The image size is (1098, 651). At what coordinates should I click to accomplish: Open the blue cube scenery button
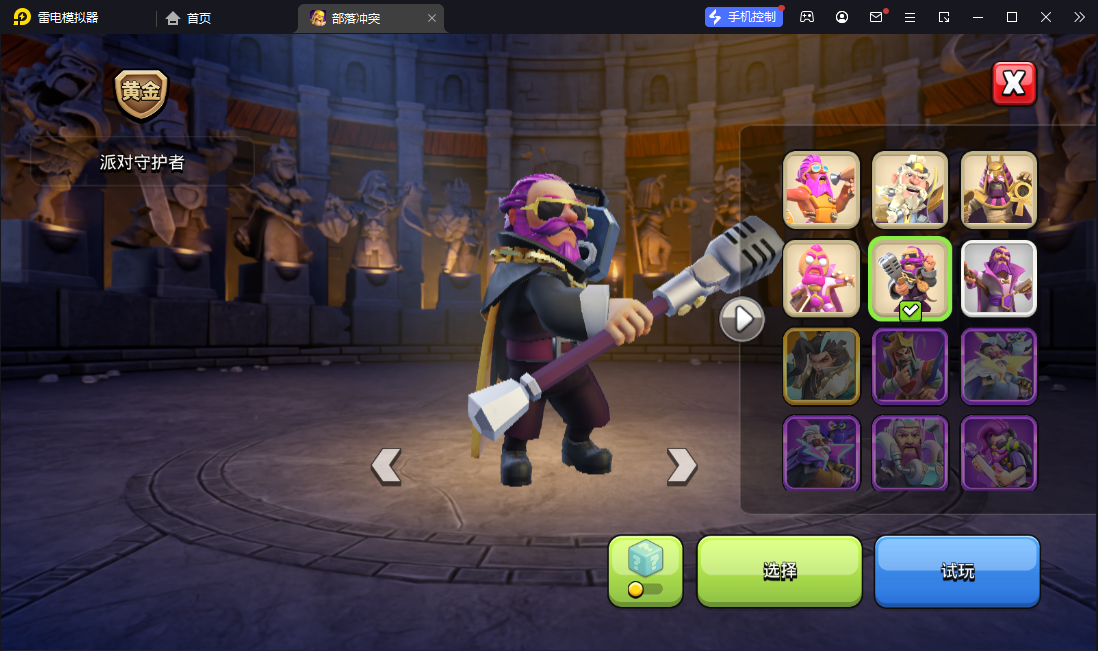pos(645,571)
